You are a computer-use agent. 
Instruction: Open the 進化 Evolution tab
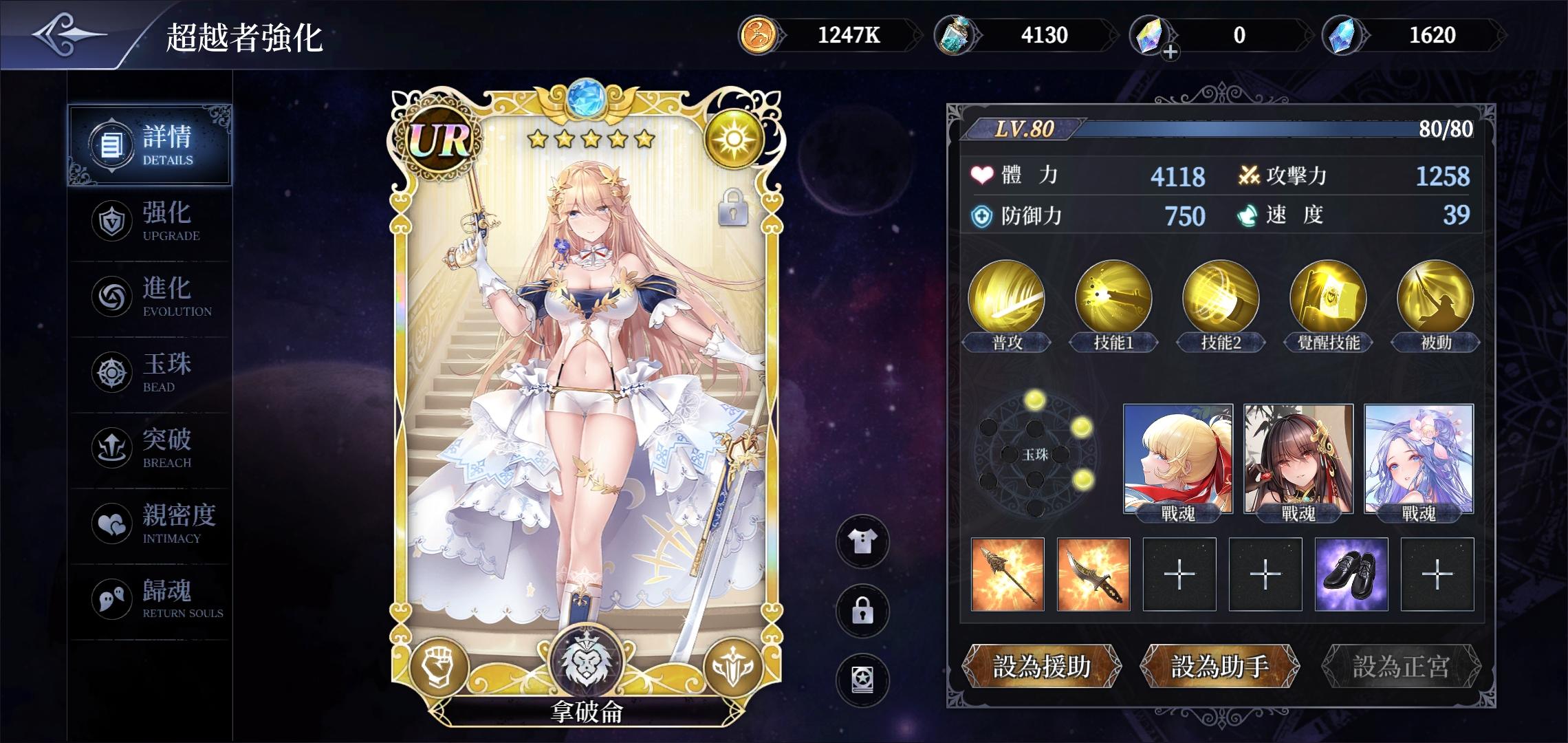pos(150,297)
